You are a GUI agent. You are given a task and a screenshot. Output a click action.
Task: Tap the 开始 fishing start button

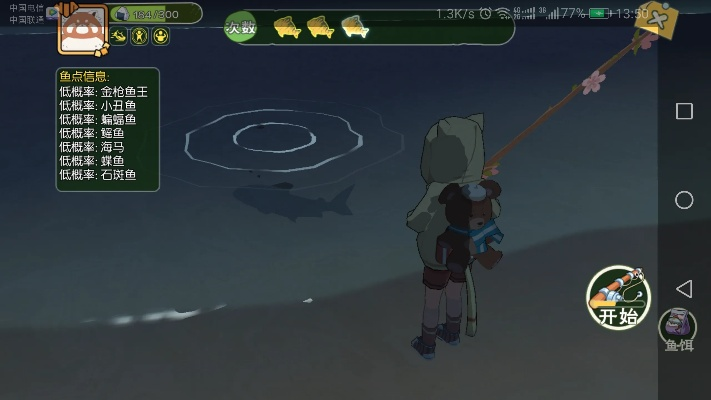click(x=618, y=297)
